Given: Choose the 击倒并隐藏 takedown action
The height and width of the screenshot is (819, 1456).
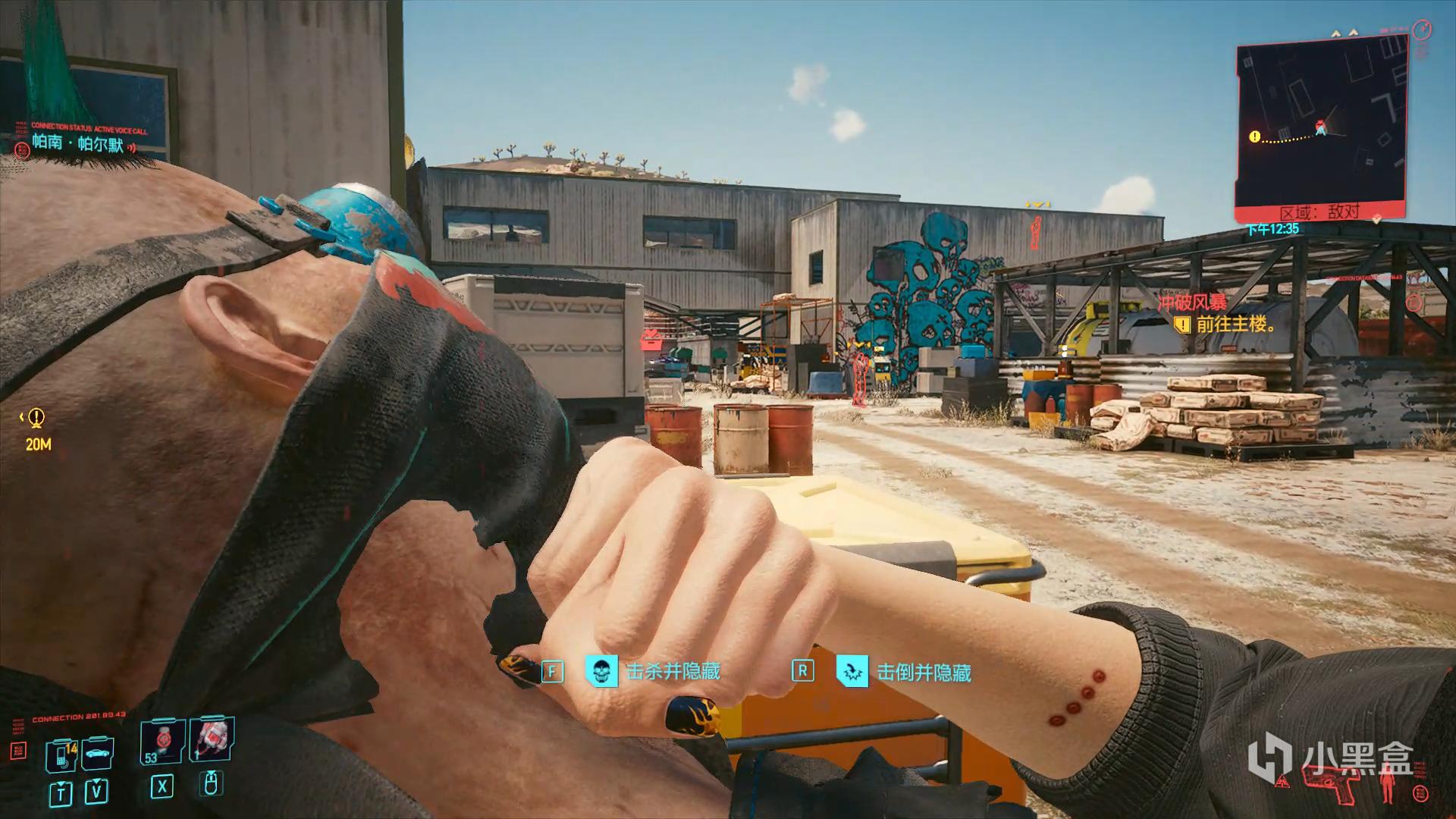Looking at the screenshot, I should click(x=852, y=672).
